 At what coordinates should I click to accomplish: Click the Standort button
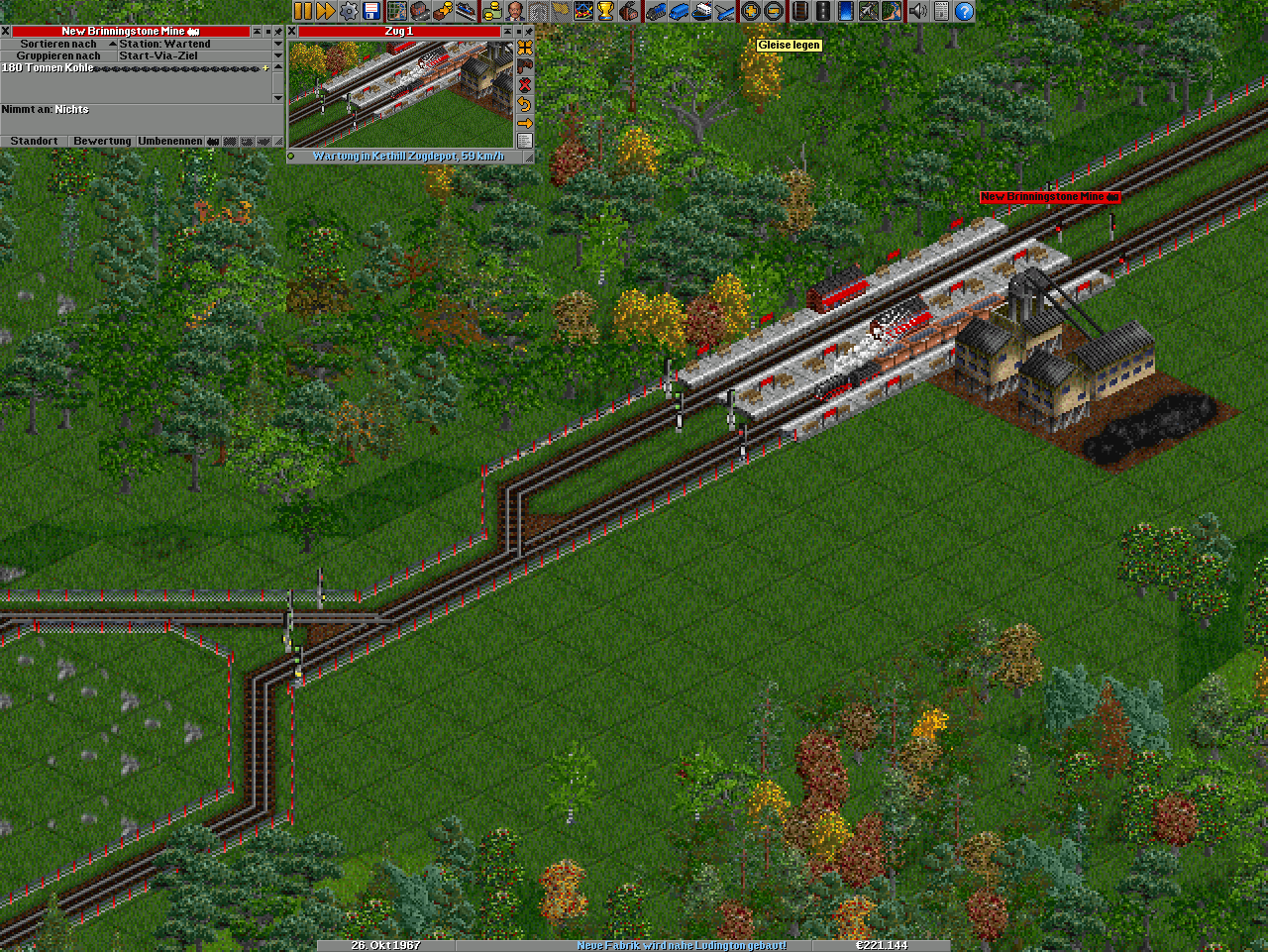pos(34,142)
